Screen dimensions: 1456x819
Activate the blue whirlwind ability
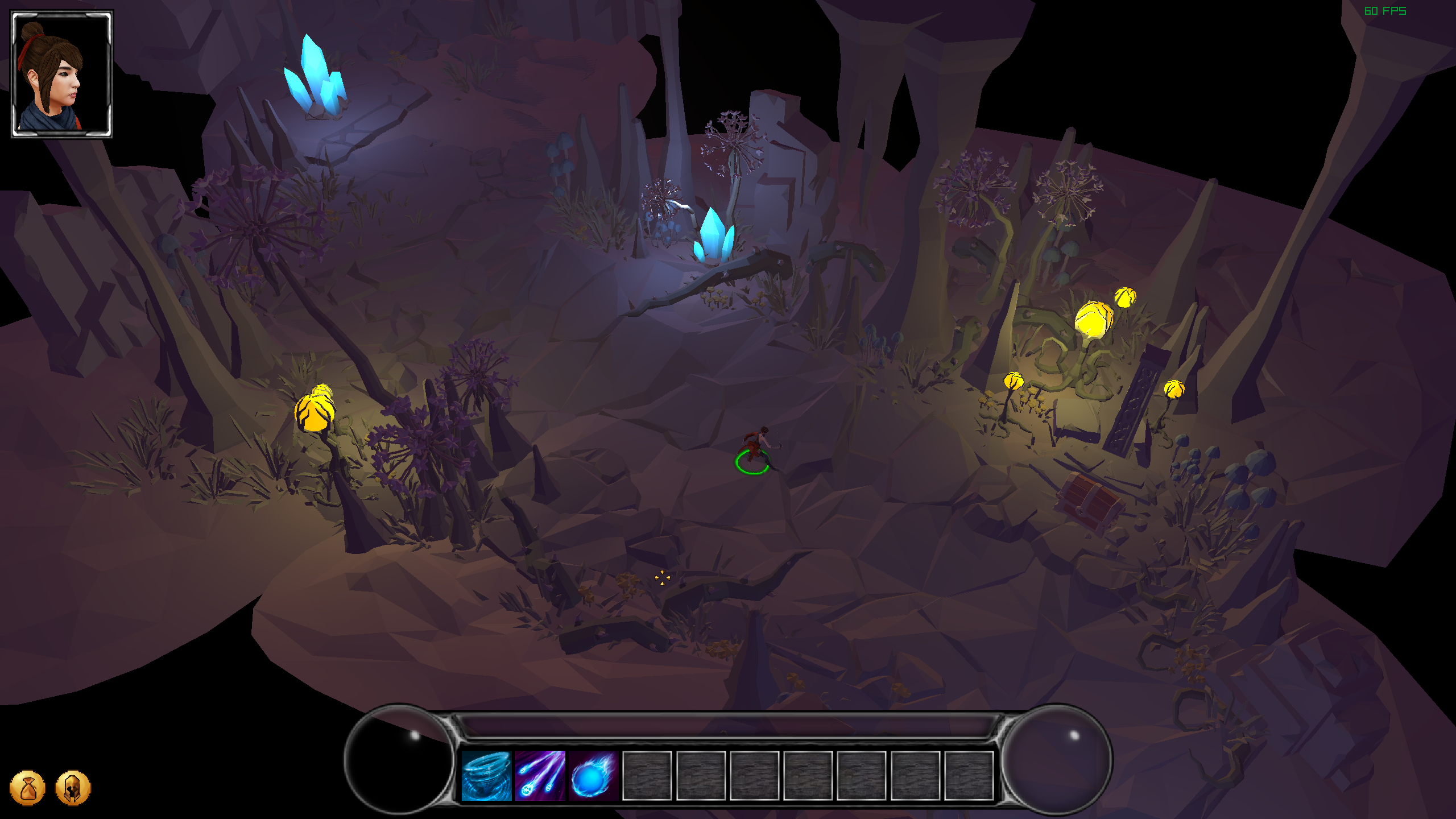click(486, 776)
